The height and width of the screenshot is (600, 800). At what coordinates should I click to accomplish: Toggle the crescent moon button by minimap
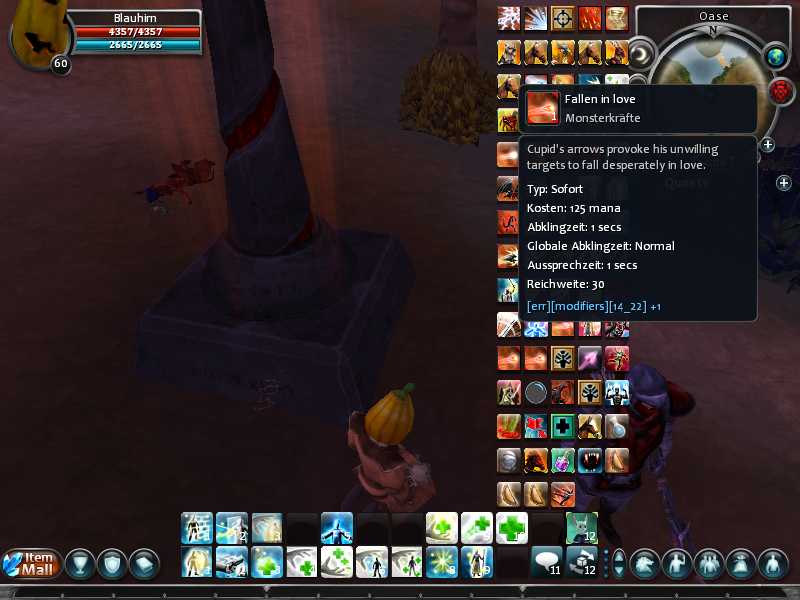(641, 52)
